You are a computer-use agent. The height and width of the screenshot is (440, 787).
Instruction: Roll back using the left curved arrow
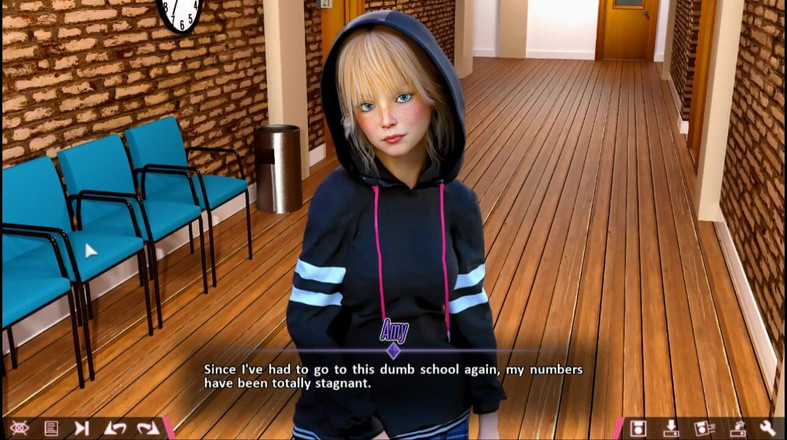115,428
